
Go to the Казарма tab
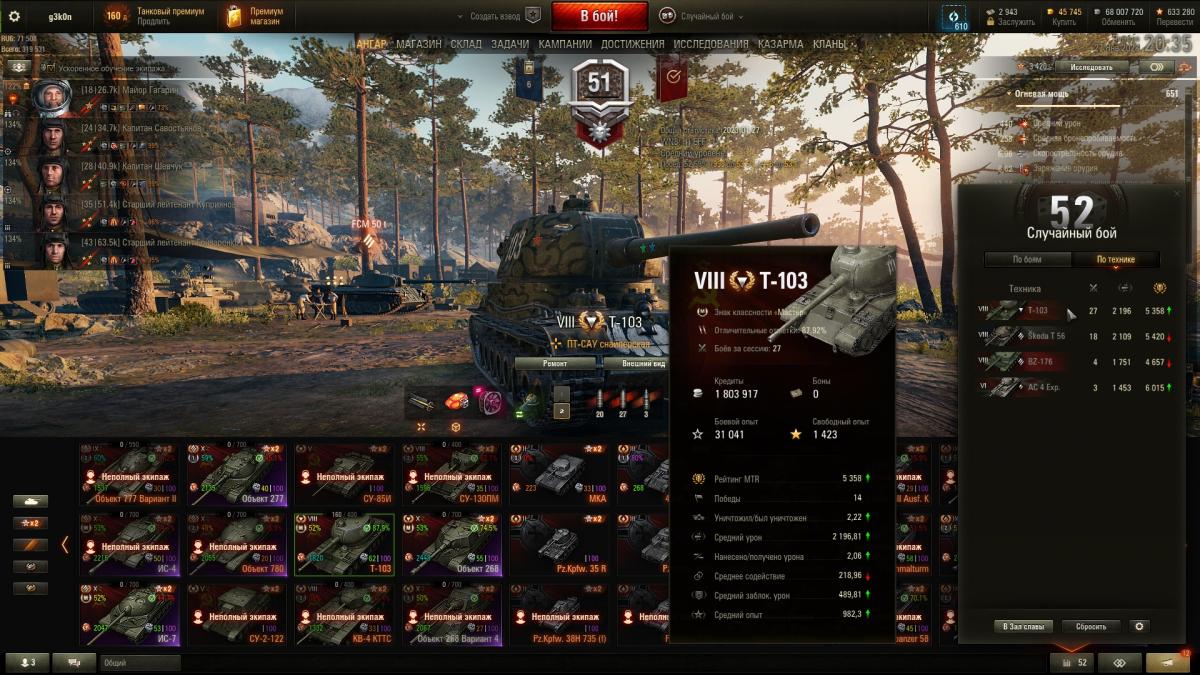pos(780,44)
